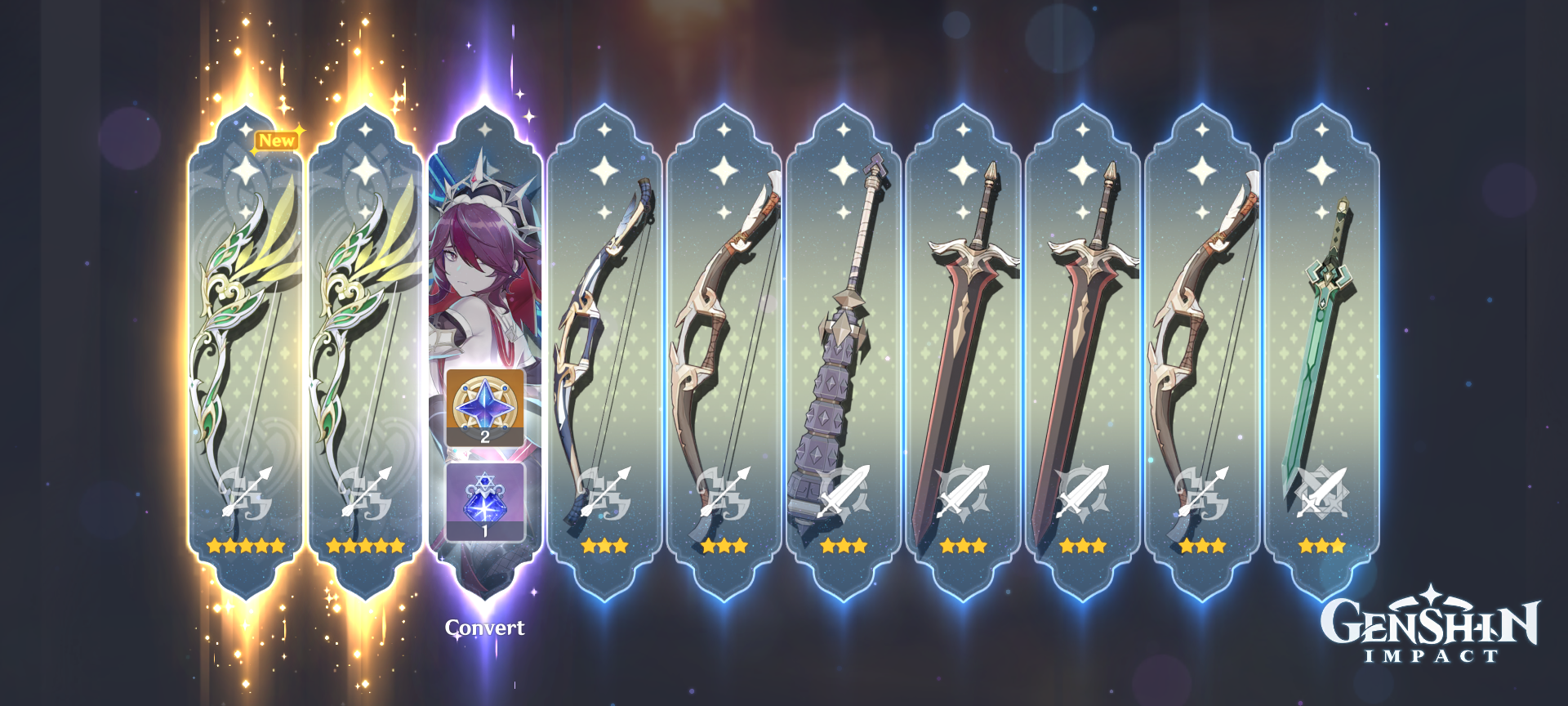Click the five-star rating under the first card
This screenshot has height=706, width=1568.
click(x=244, y=546)
